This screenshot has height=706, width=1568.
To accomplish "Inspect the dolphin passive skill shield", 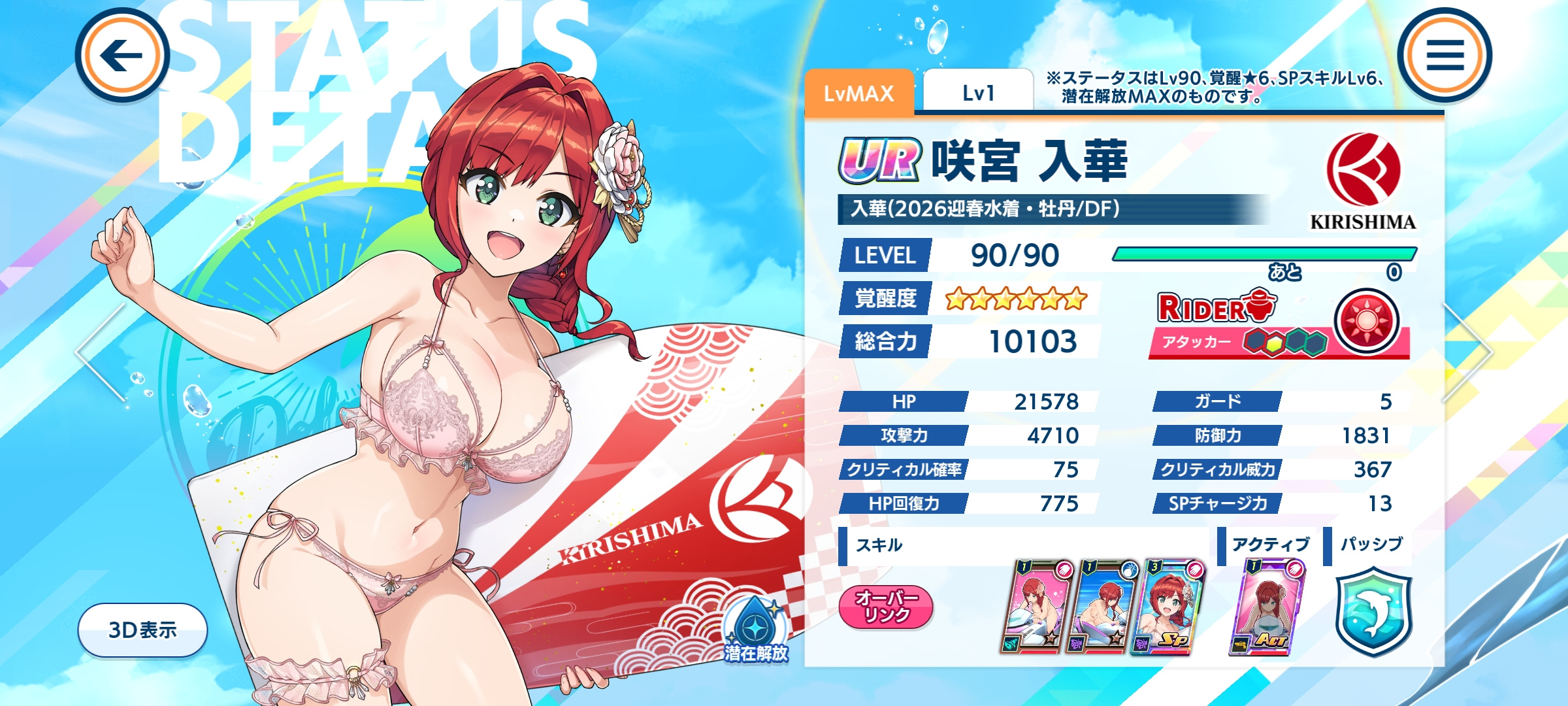I will click(x=1373, y=611).
